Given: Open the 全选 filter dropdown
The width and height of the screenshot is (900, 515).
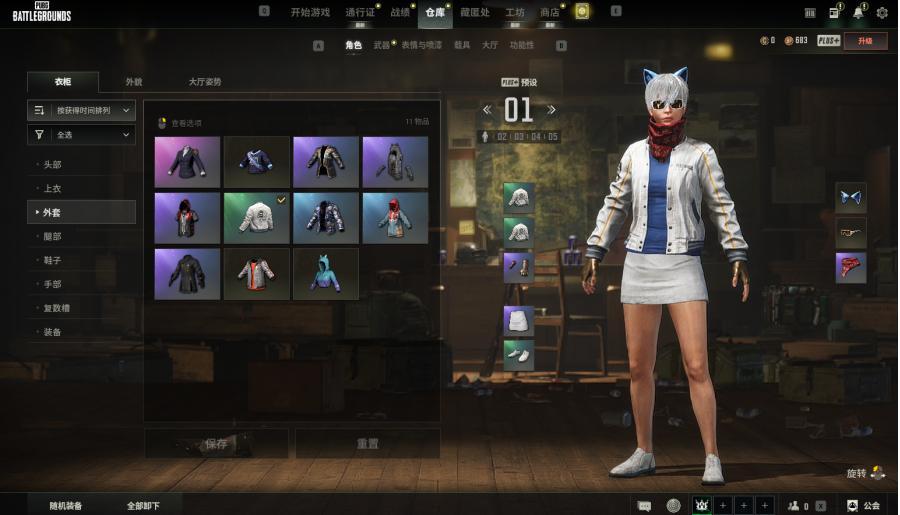Looking at the screenshot, I should coord(81,134).
